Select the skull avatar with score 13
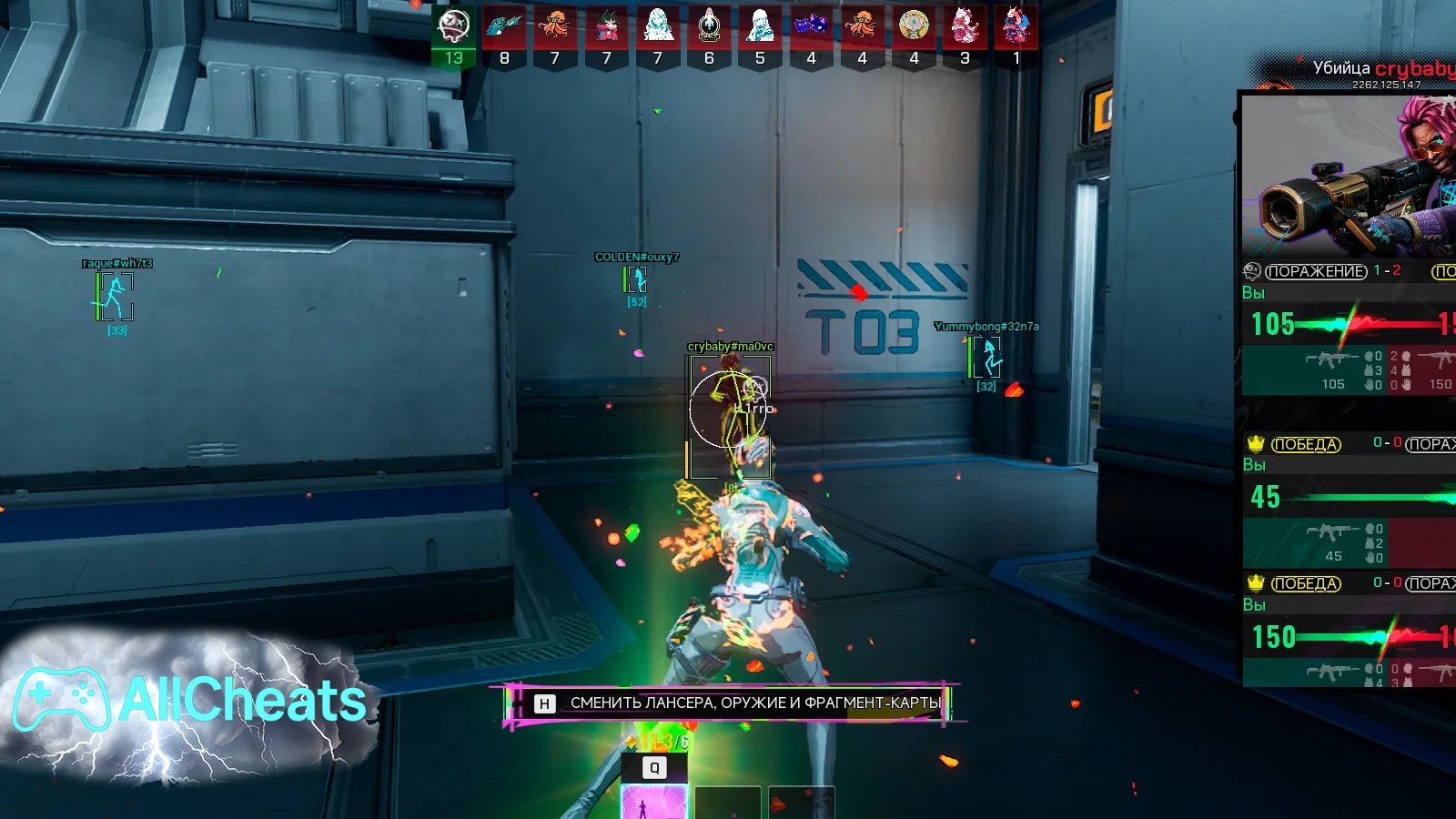This screenshot has width=1456, height=819. 453,26
